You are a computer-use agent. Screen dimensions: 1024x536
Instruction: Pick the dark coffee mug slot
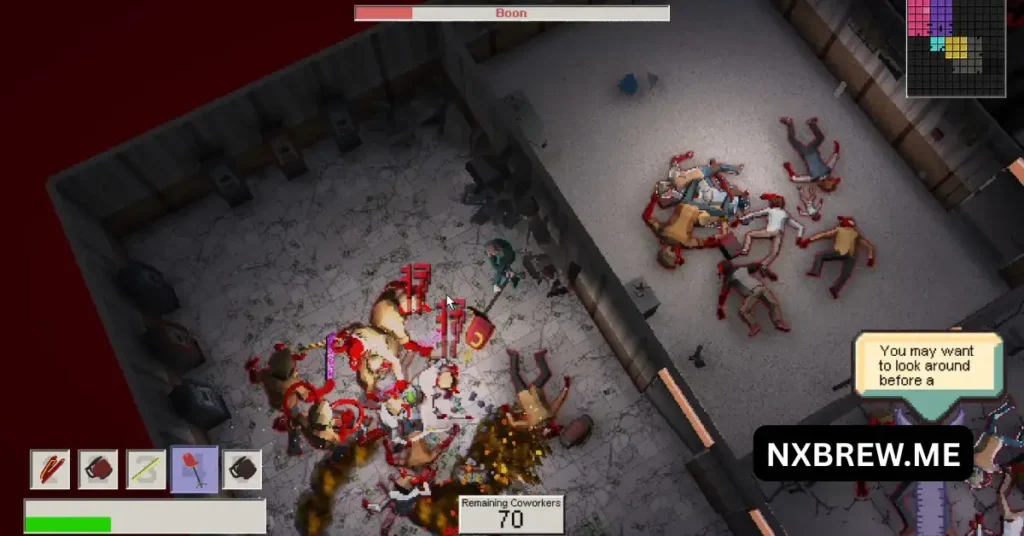(x=242, y=469)
